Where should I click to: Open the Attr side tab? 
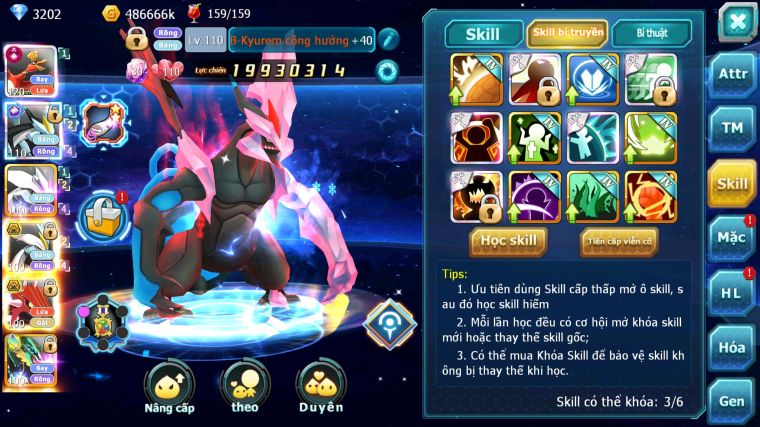click(x=732, y=75)
